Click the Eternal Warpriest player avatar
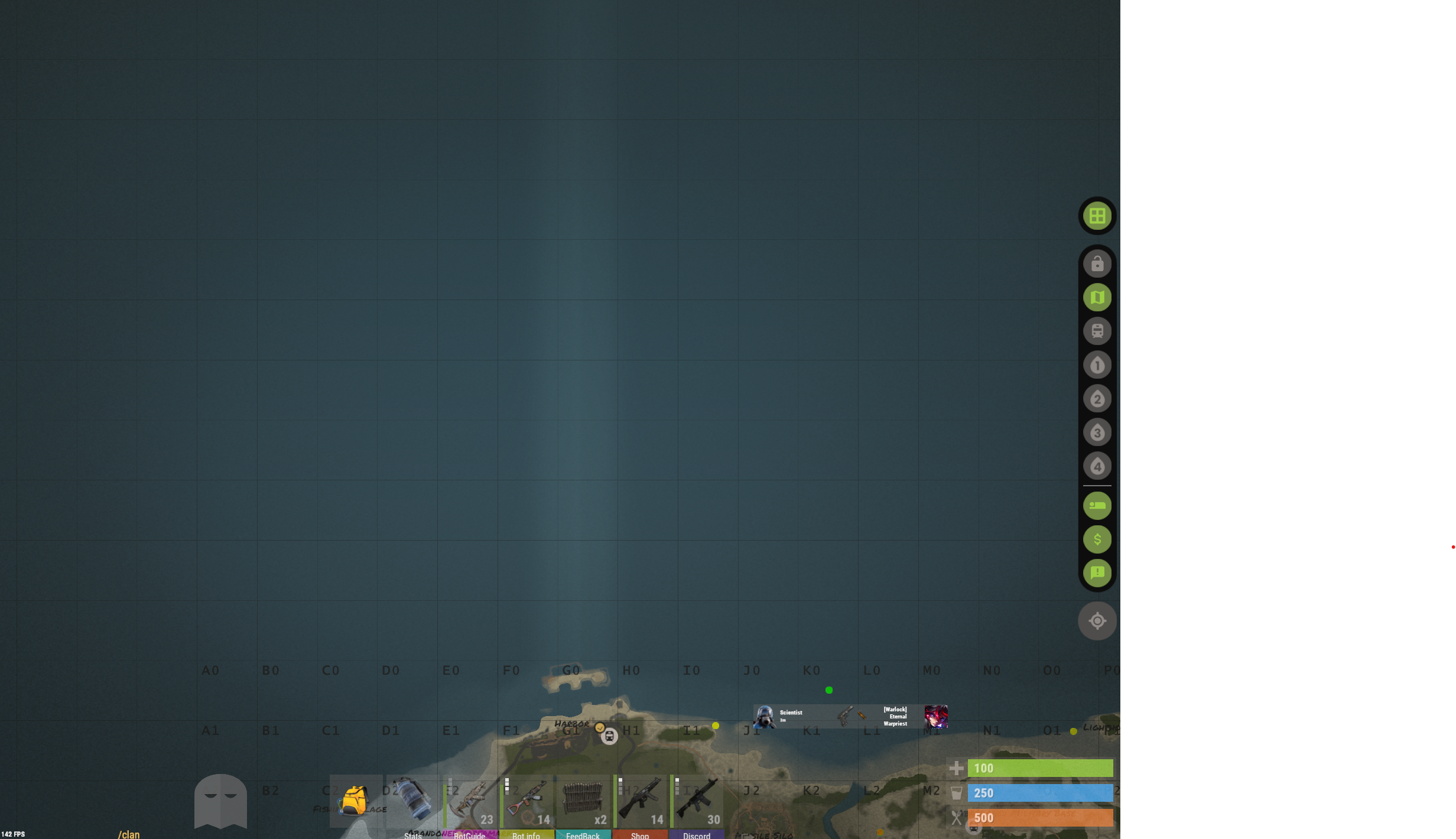 (x=936, y=716)
